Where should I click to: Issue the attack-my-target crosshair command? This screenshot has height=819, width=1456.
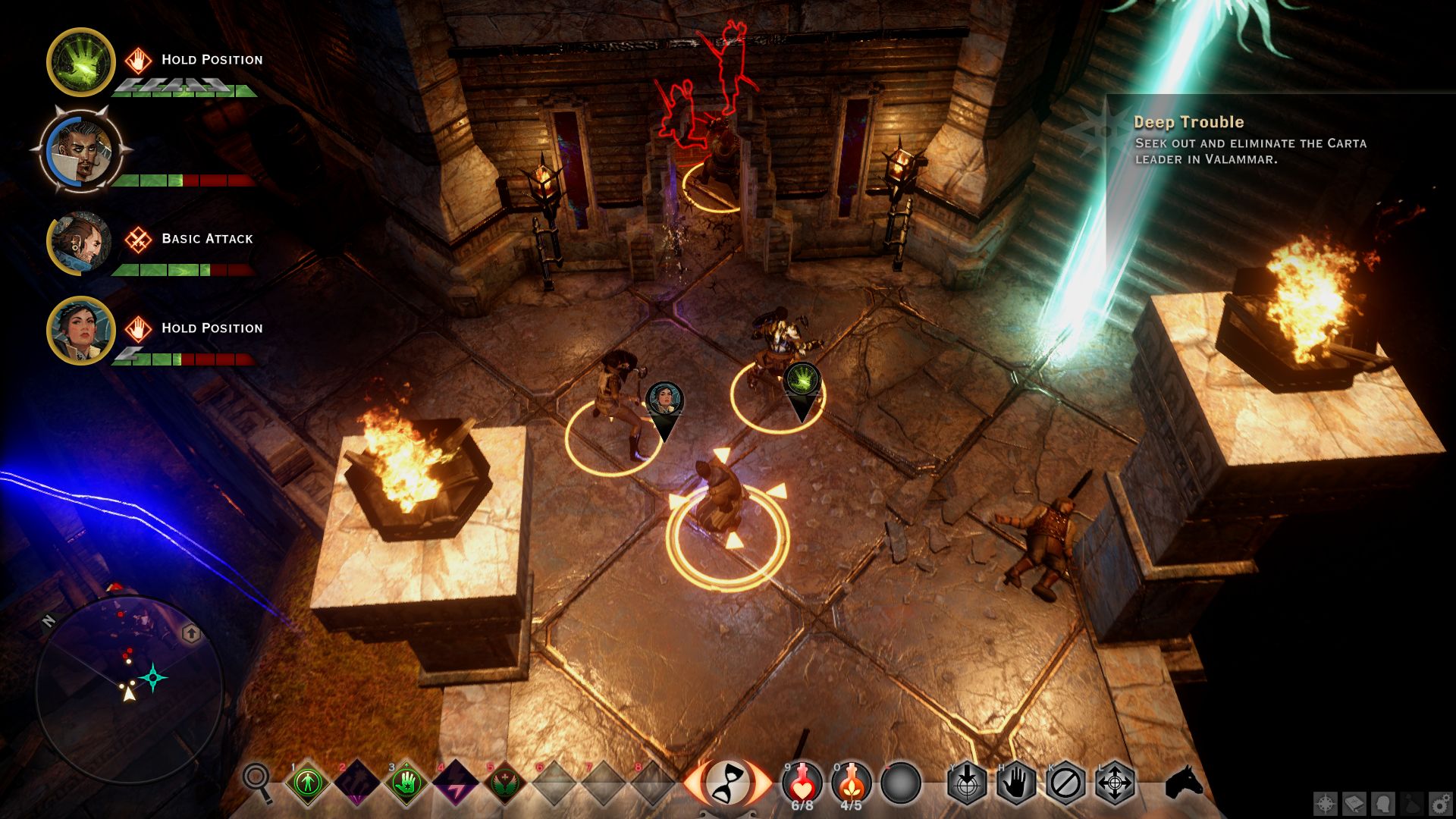coord(967,783)
